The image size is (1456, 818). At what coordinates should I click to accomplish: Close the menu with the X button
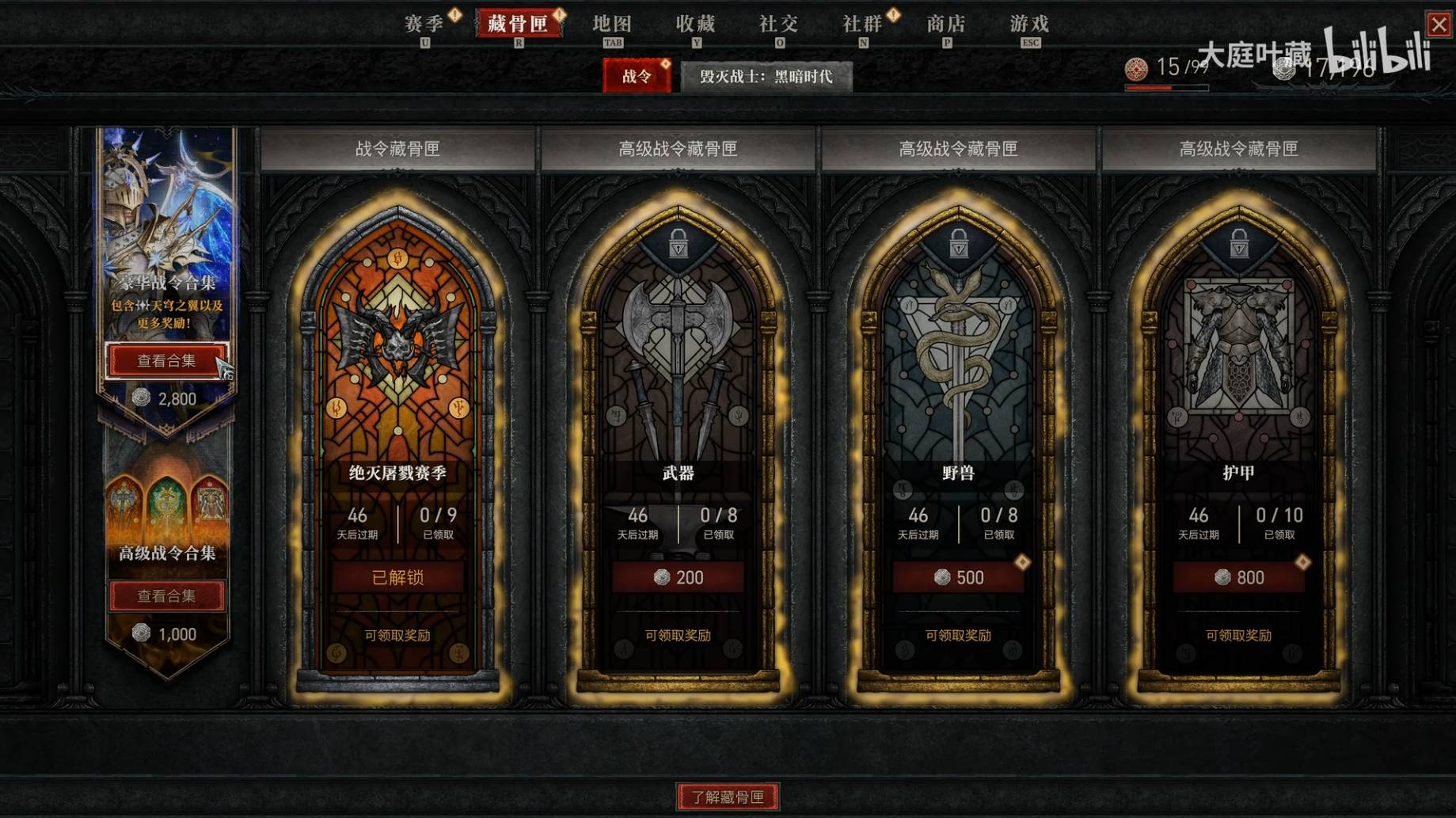[1439, 24]
